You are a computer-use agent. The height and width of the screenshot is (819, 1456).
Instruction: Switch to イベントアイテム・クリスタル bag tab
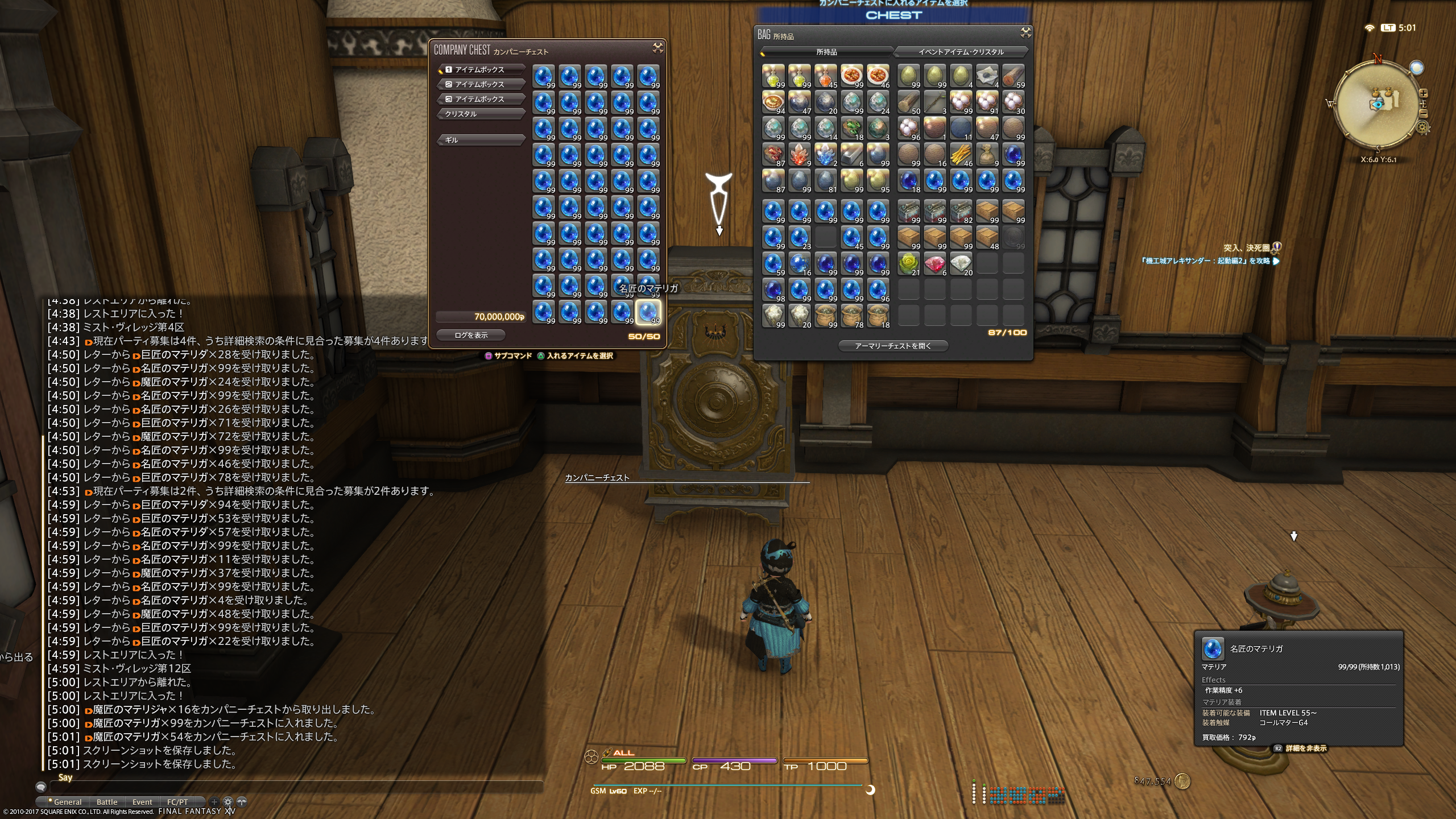pos(961,52)
